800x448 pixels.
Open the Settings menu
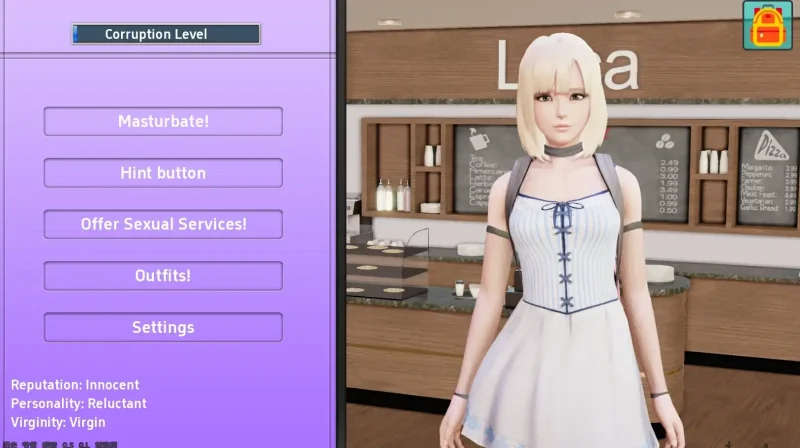[x=163, y=327]
